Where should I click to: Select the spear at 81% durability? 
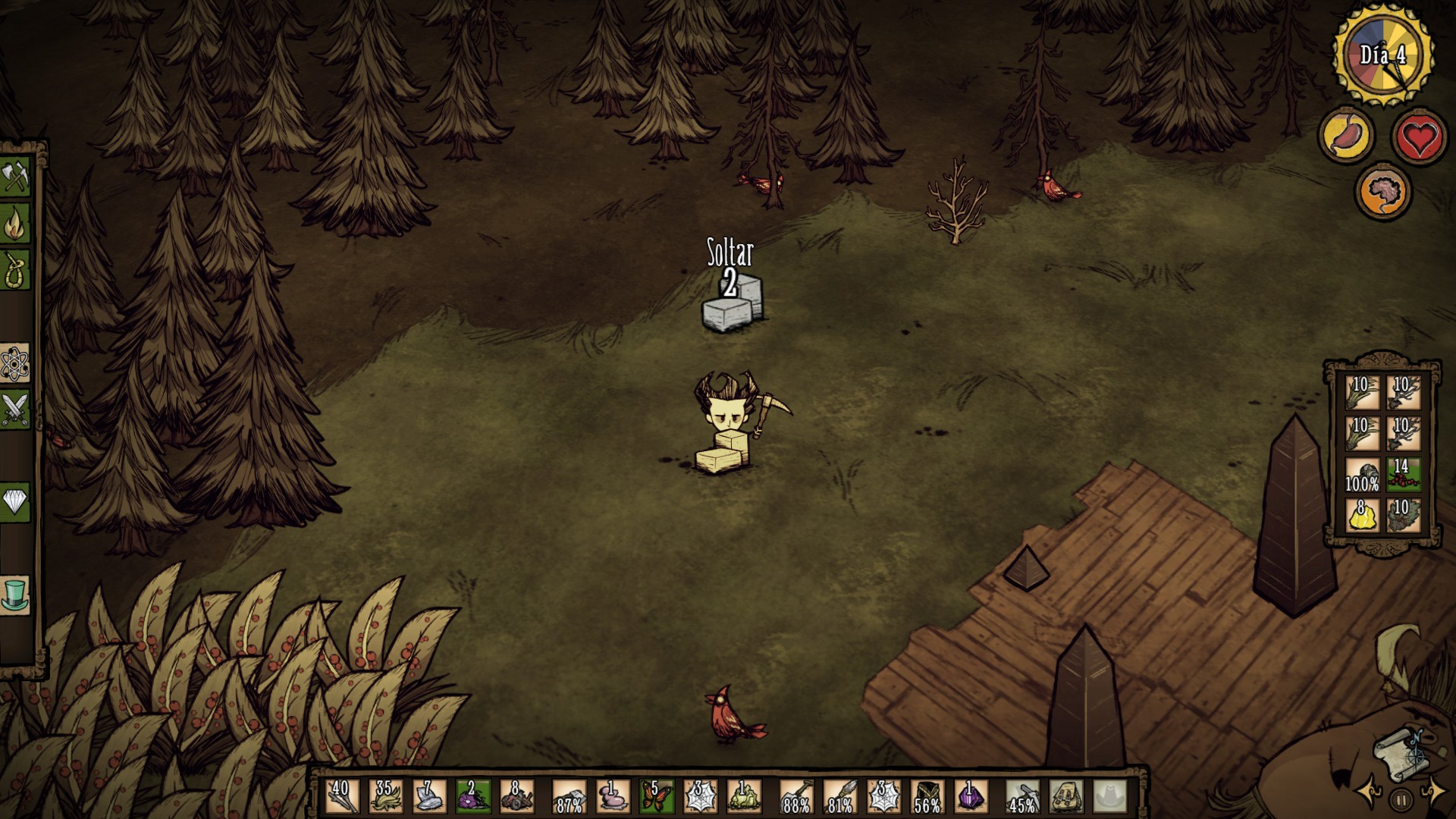(x=839, y=796)
